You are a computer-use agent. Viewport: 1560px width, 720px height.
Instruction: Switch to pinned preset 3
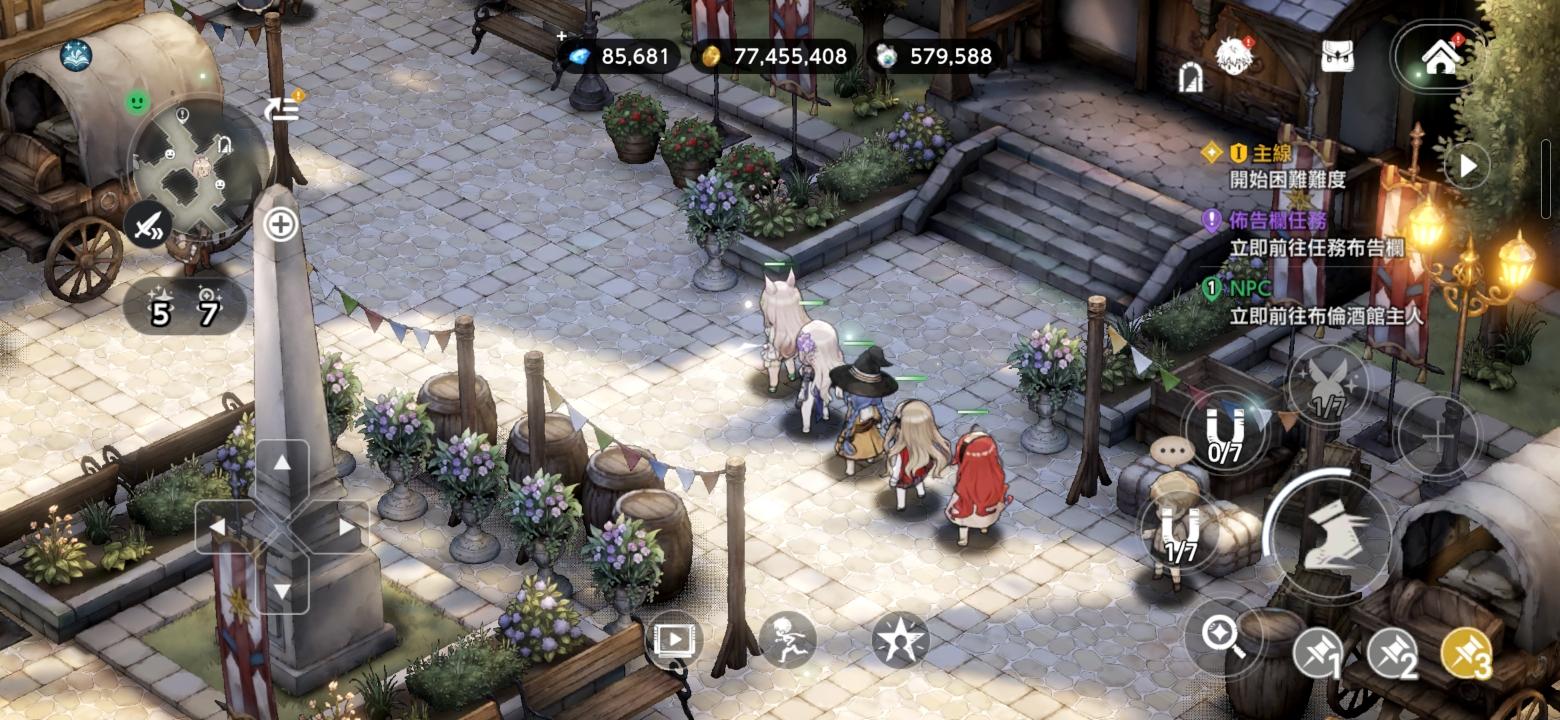pyautogui.click(x=1469, y=655)
